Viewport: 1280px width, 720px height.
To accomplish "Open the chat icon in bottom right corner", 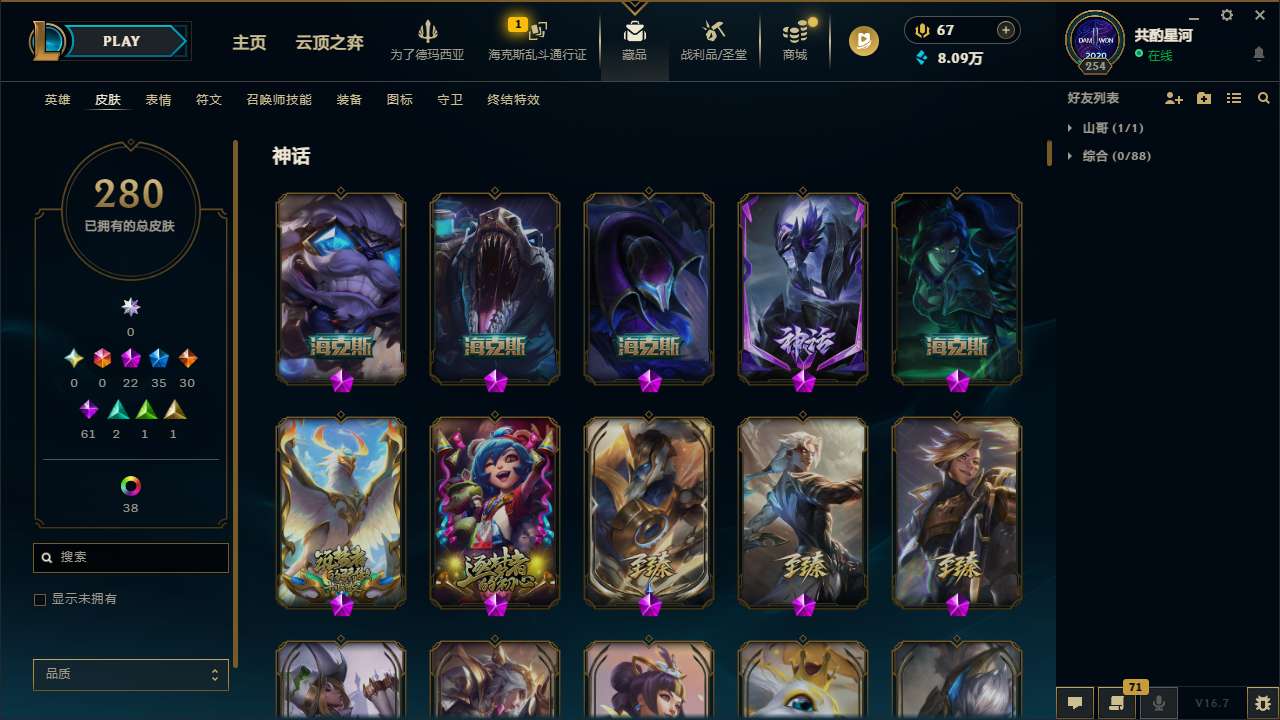I will click(x=1076, y=704).
